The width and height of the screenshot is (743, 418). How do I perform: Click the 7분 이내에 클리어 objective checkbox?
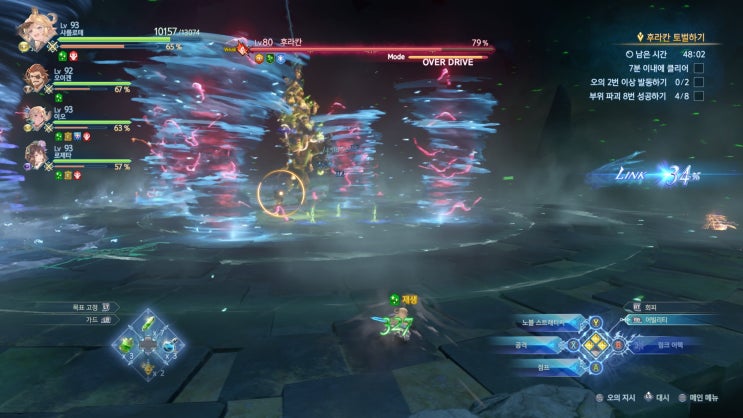[699, 68]
